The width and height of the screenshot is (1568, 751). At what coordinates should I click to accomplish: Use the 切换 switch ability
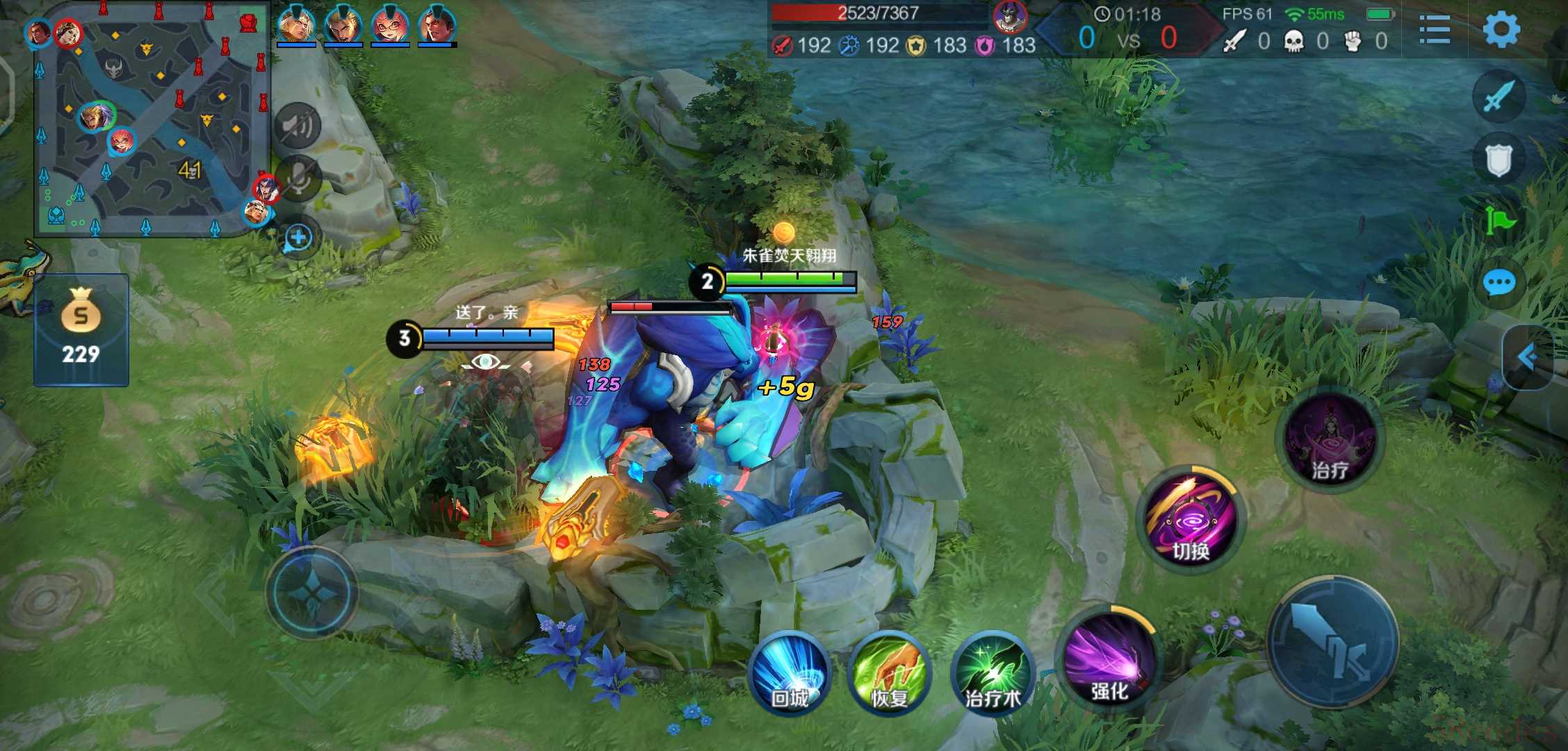pyautogui.click(x=1191, y=519)
